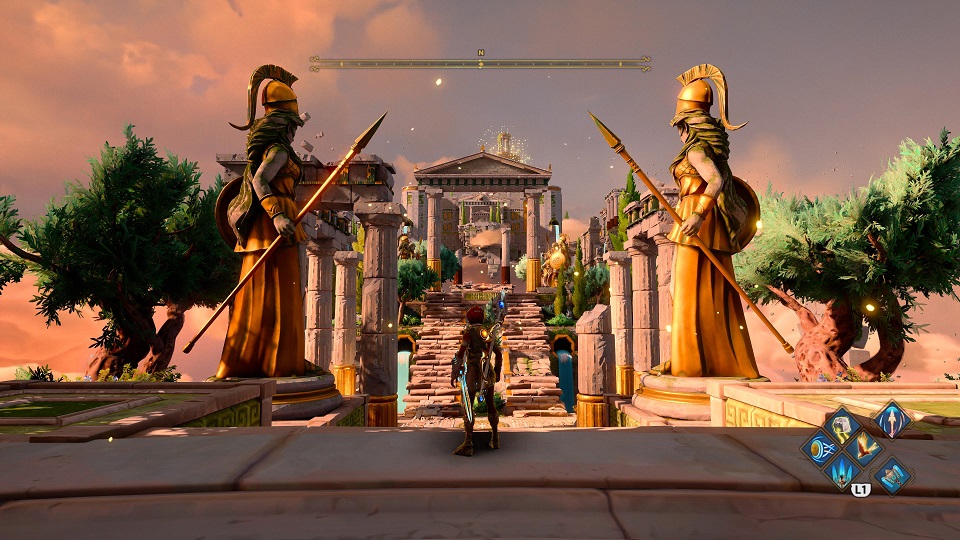960x540 pixels.
Task: Trigger the Phosphor phoenix attack icon
Action: coord(863,446)
